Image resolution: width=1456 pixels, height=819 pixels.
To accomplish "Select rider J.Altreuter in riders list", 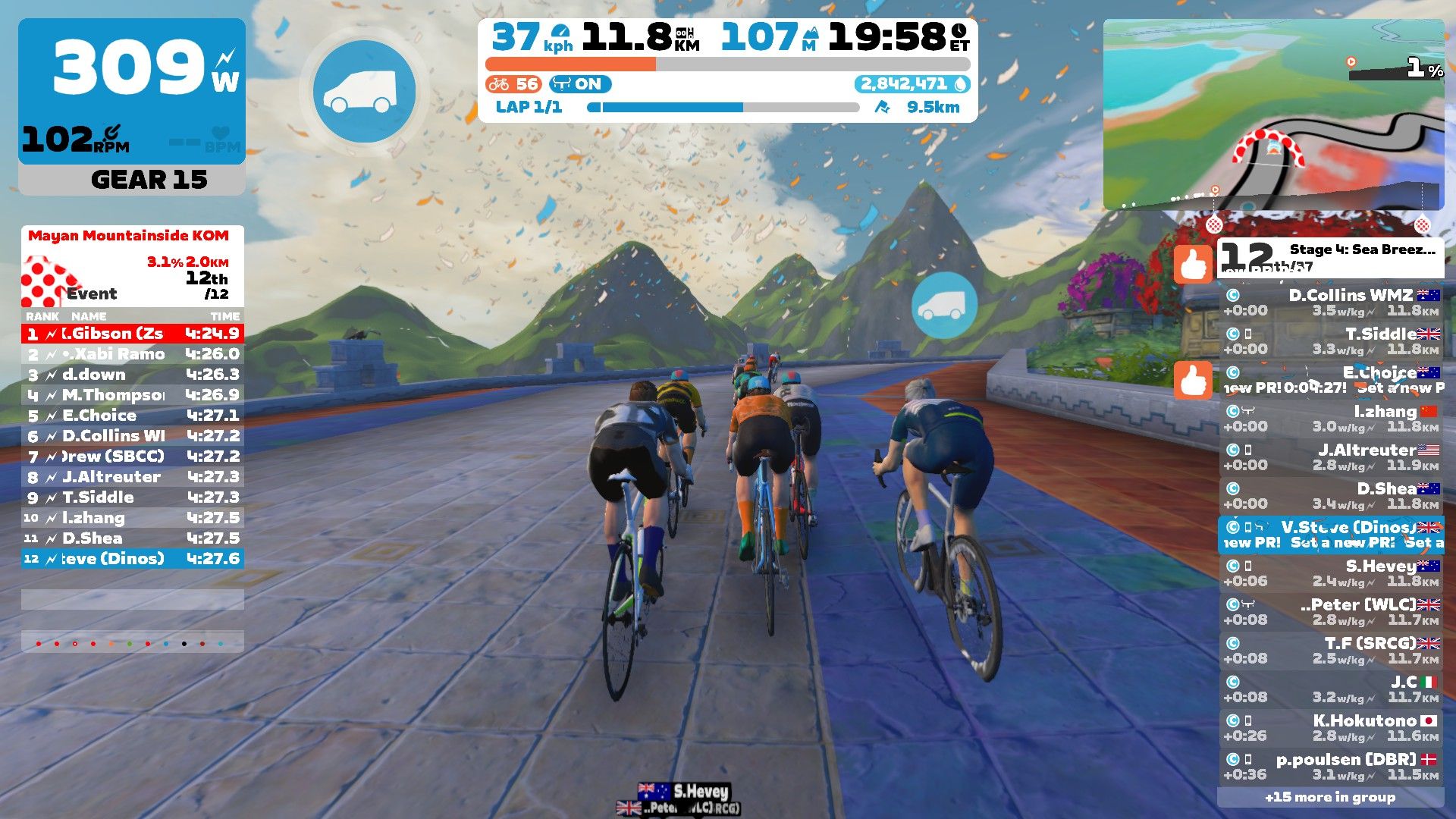I will (1331, 457).
